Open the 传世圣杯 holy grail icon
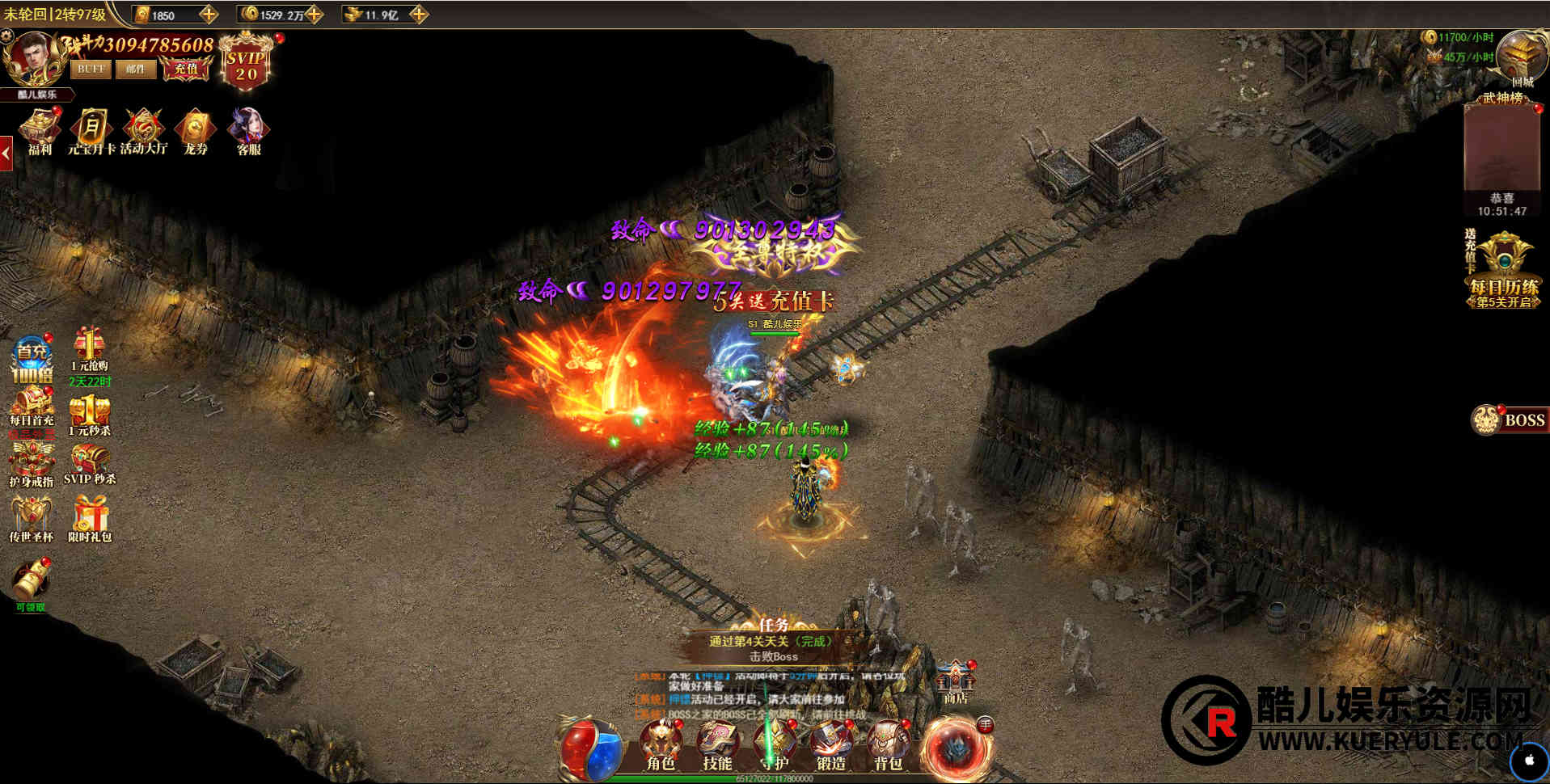Image resolution: width=1550 pixels, height=784 pixels. pyautogui.click(x=31, y=517)
